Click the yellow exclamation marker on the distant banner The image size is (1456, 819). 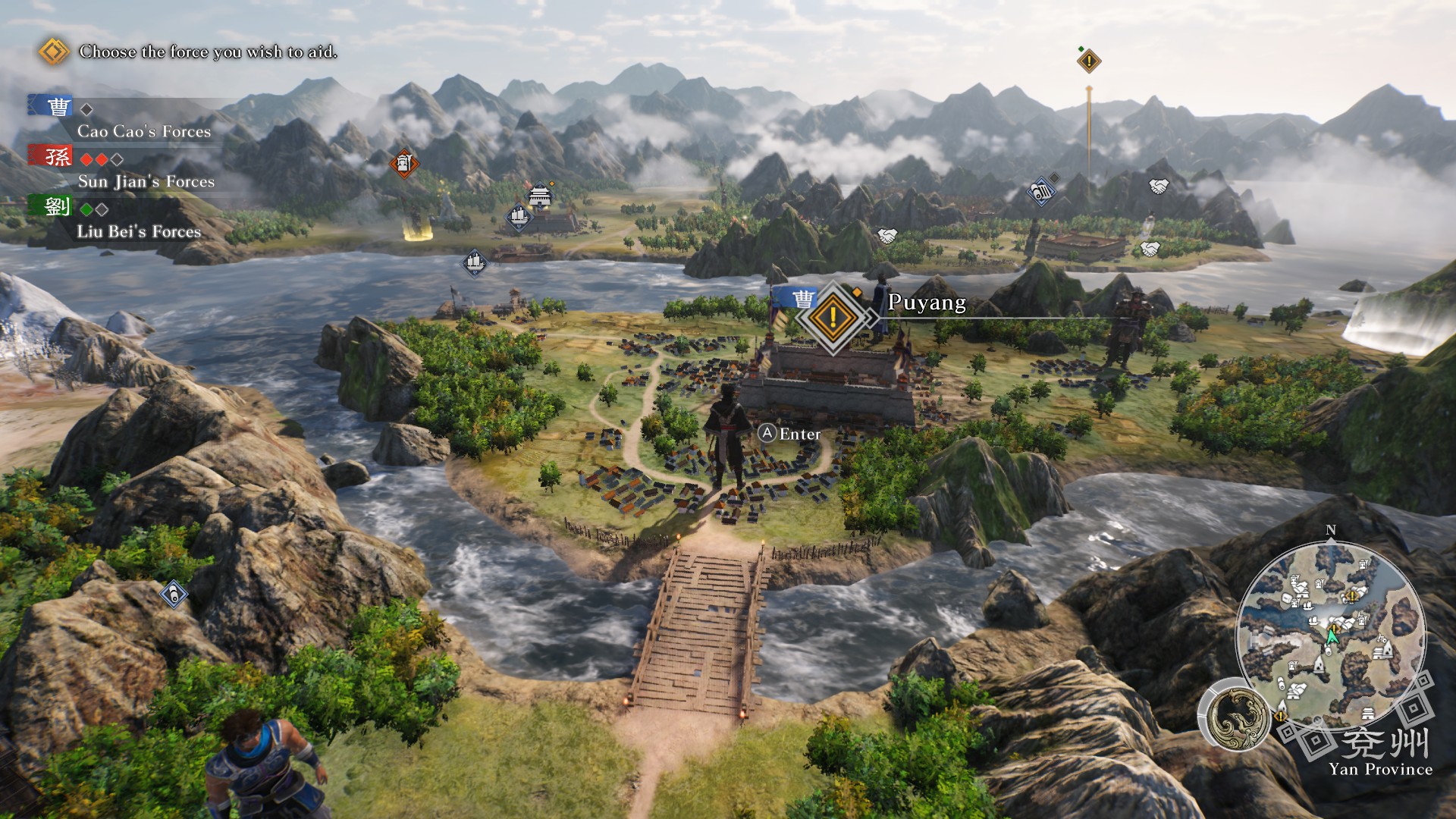pyautogui.click(x=1087, y=61)
